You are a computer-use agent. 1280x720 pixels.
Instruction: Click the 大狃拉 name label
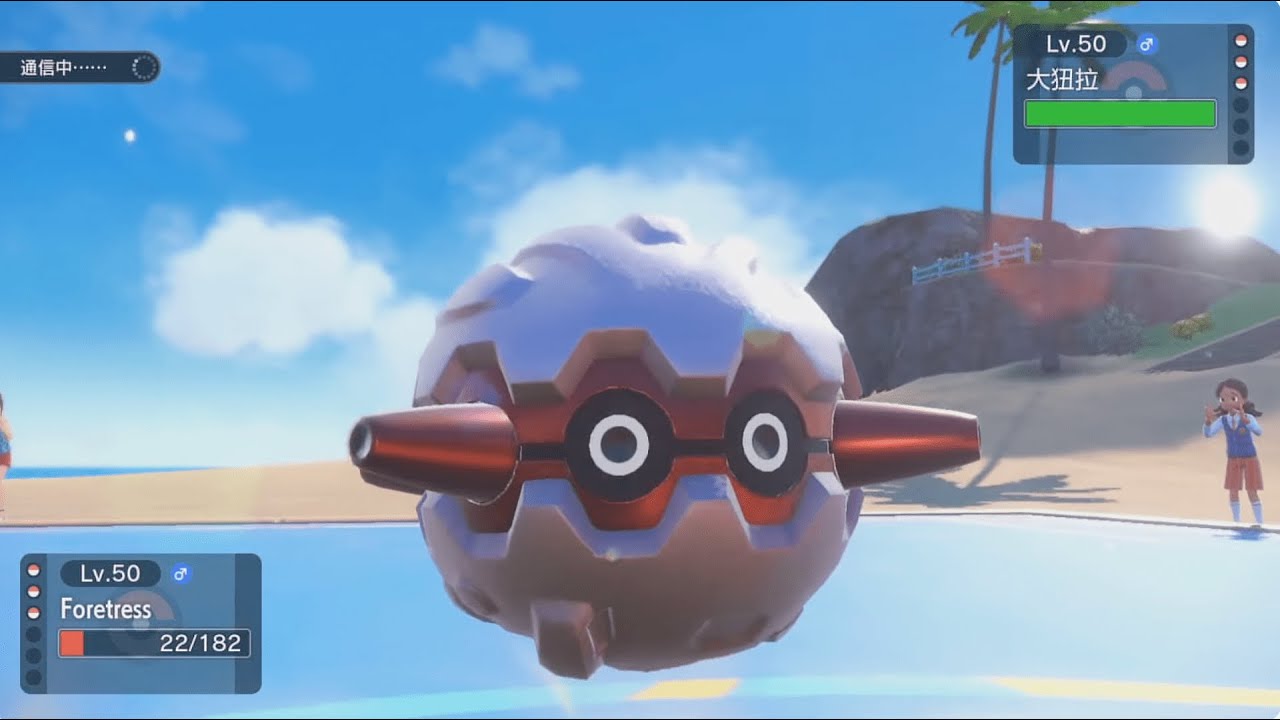coord(1064,79)
